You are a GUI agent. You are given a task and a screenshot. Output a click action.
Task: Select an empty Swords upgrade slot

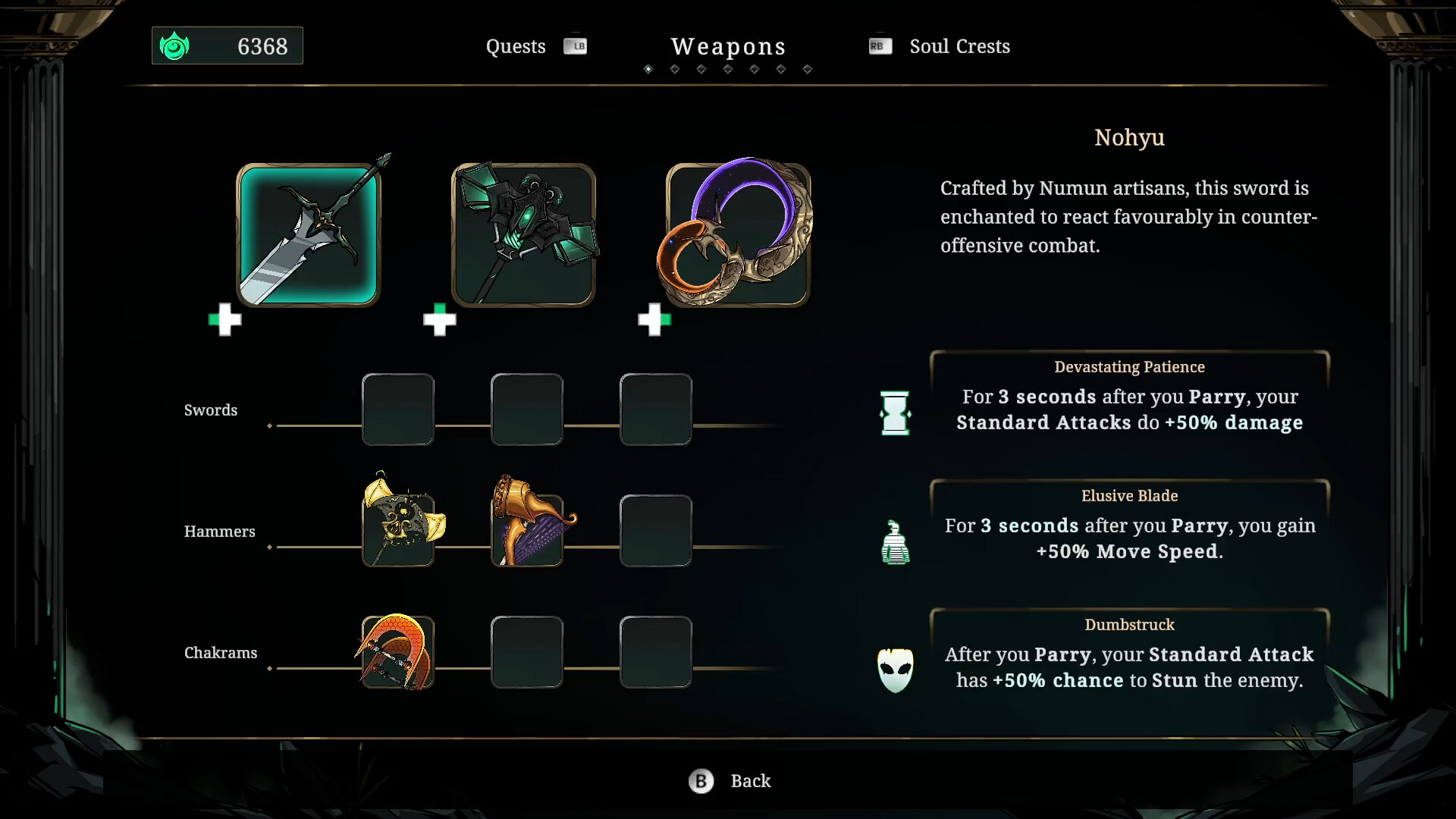pos(398,409)
